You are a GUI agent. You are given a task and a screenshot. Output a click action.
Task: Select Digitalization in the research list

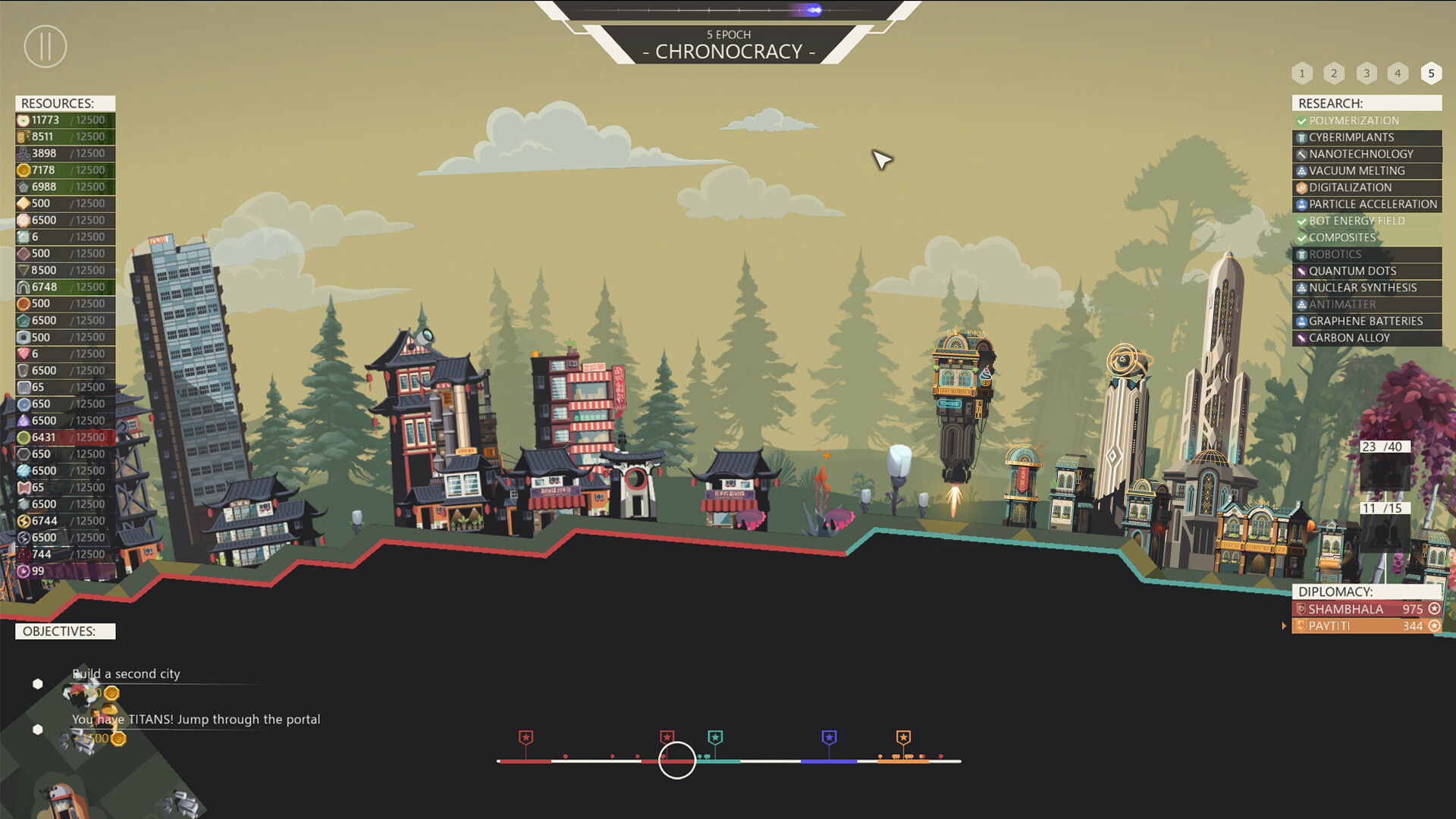(x=1367, y=187)
